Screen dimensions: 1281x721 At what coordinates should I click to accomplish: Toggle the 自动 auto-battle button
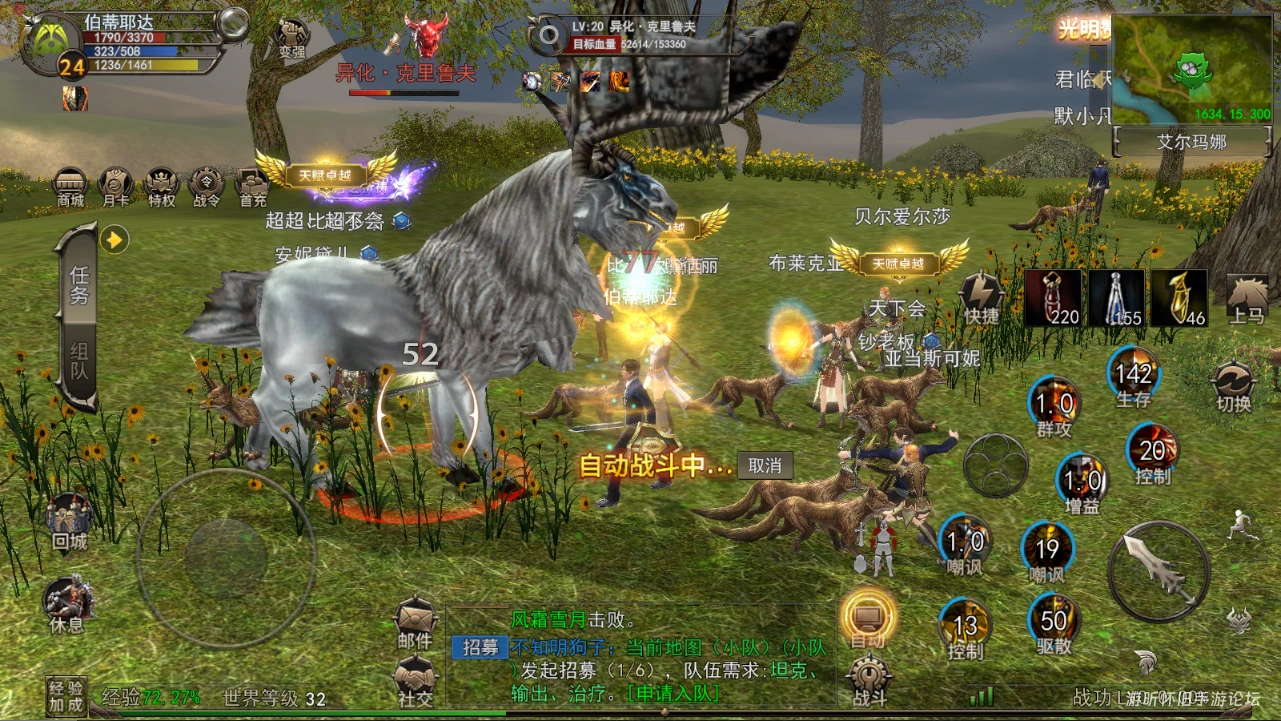coord(867,616)
